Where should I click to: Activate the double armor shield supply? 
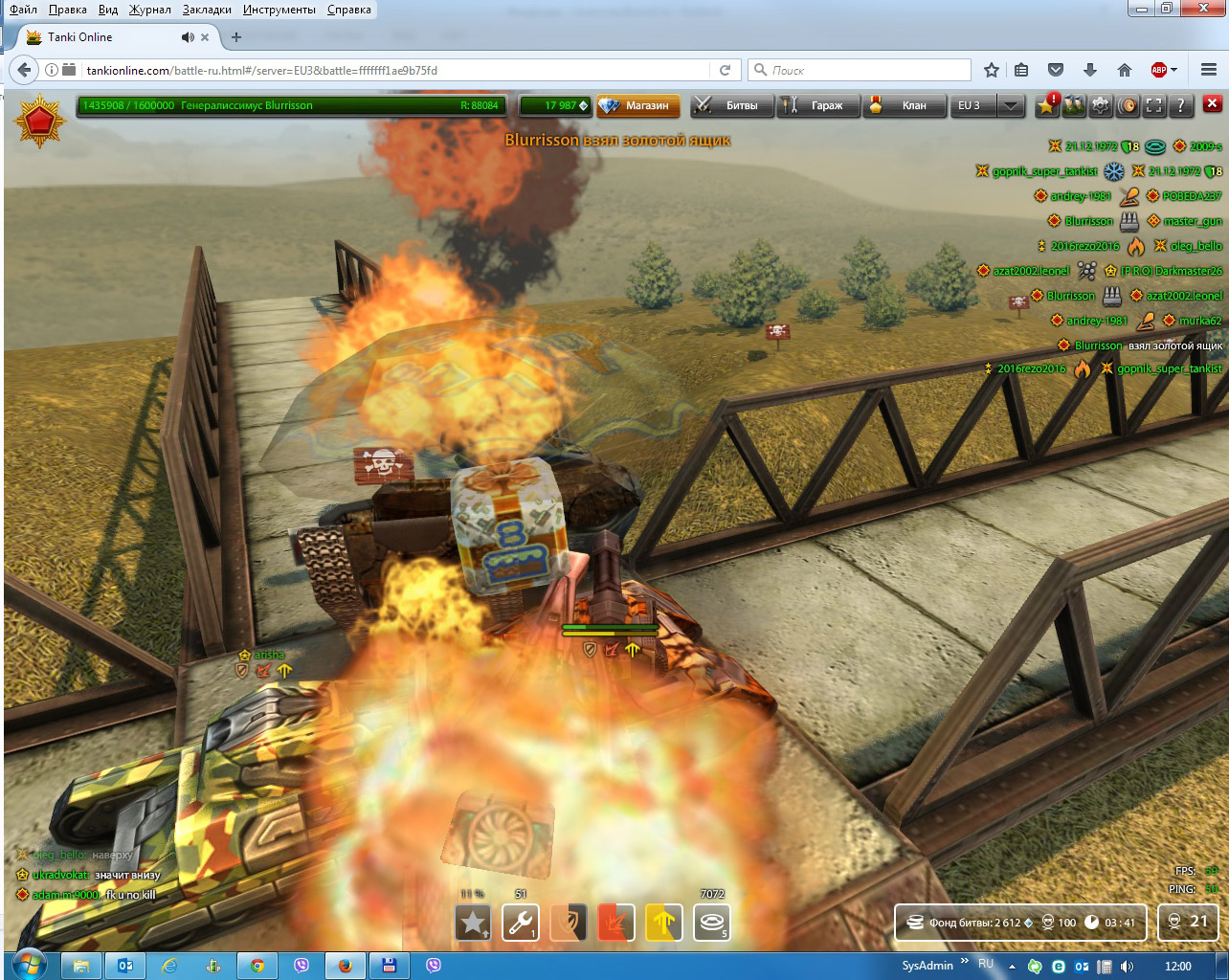click(x=569, y=923)
